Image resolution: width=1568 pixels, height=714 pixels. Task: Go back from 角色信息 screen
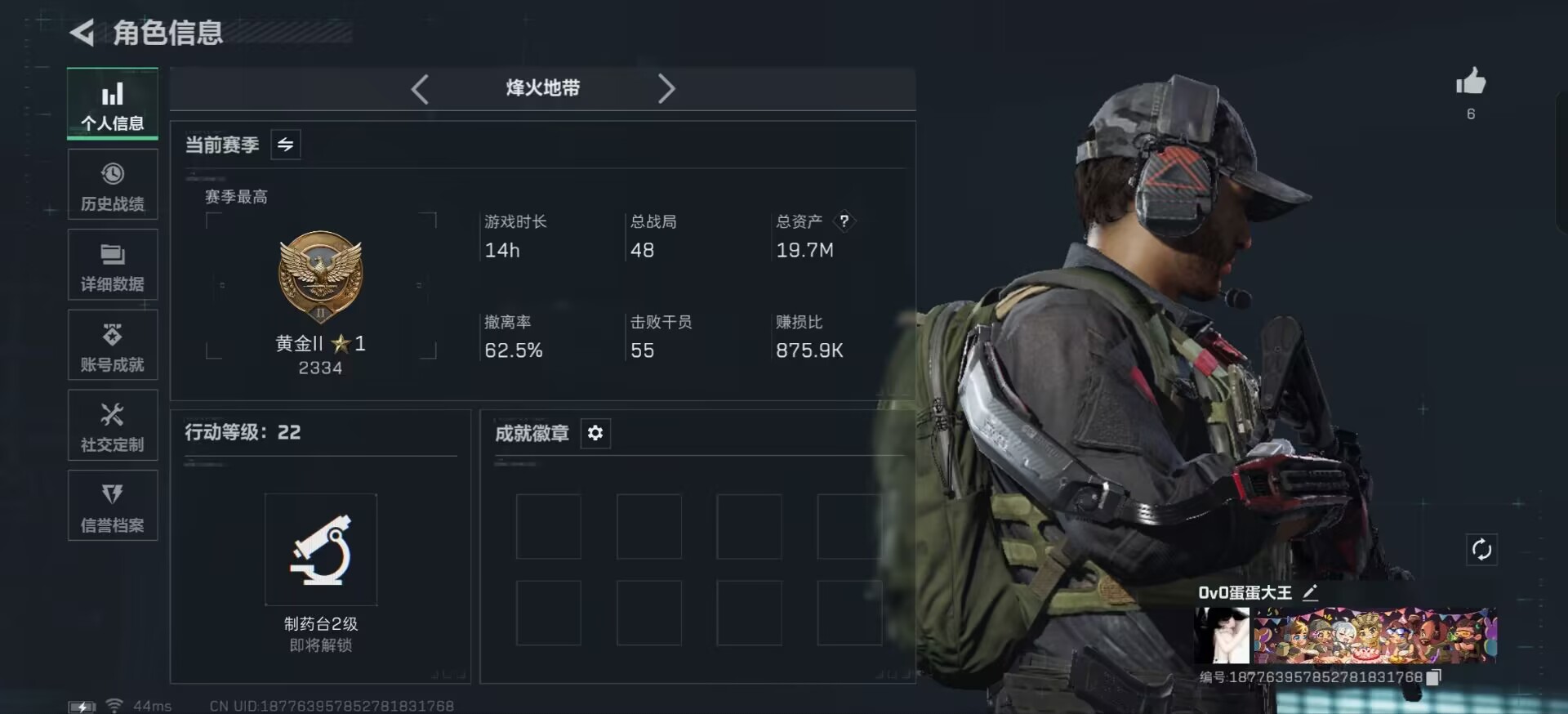pyautogui.click(x=82, y=33)
